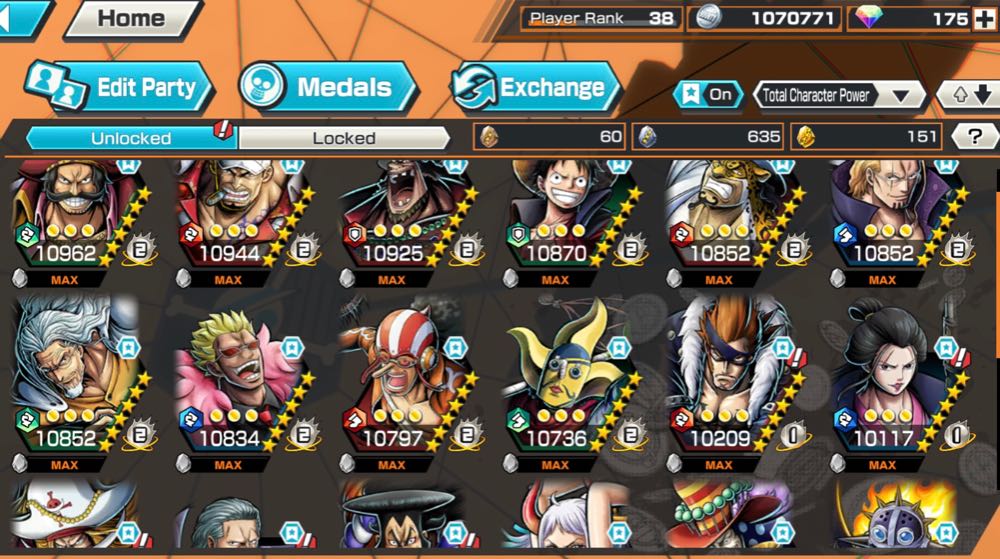Open the Exchange menu
This screenshot has height=559, width=1000.
pyautogui.click(x=533, y=87)
